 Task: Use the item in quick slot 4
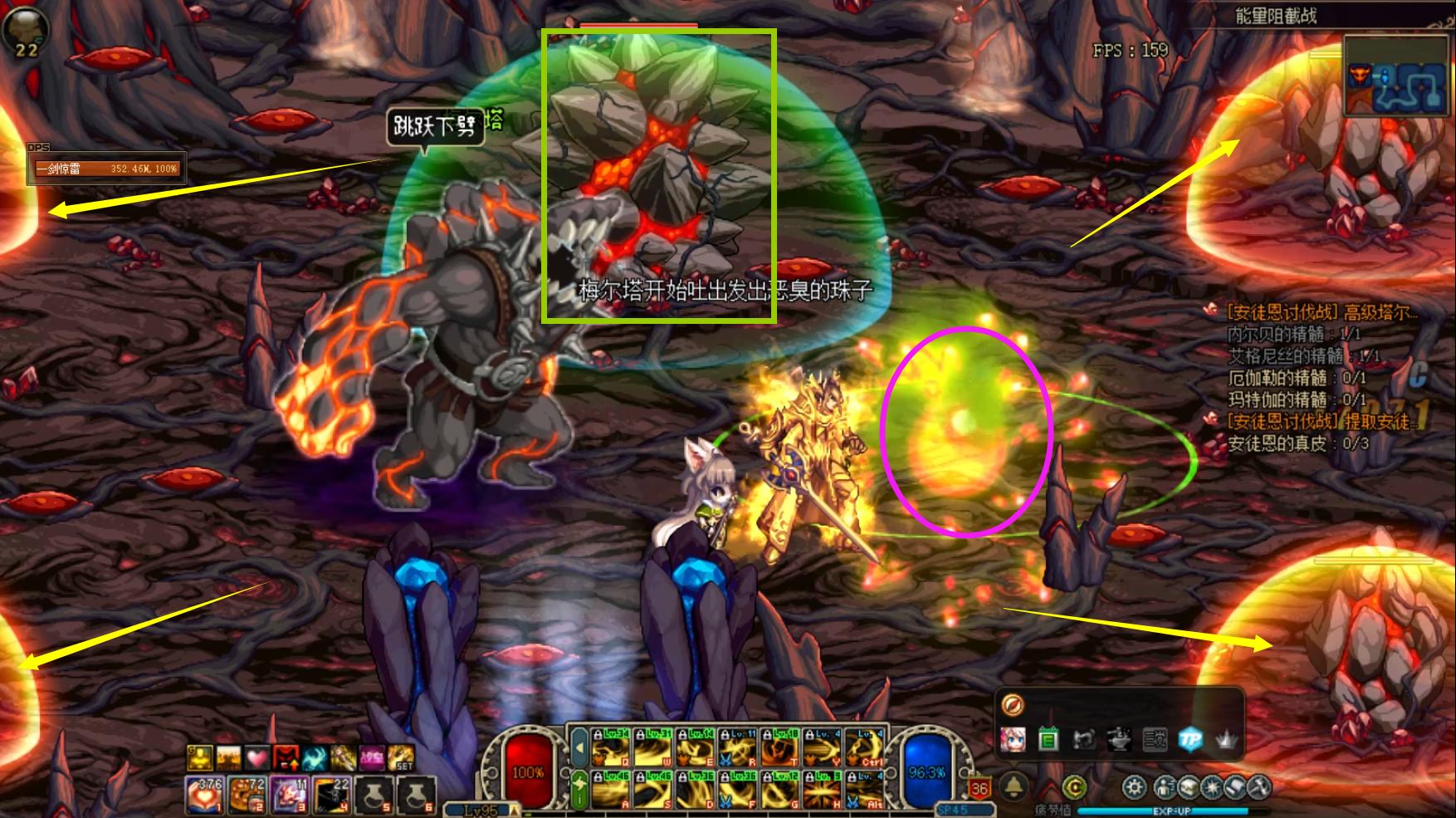[x=332, y=795]
